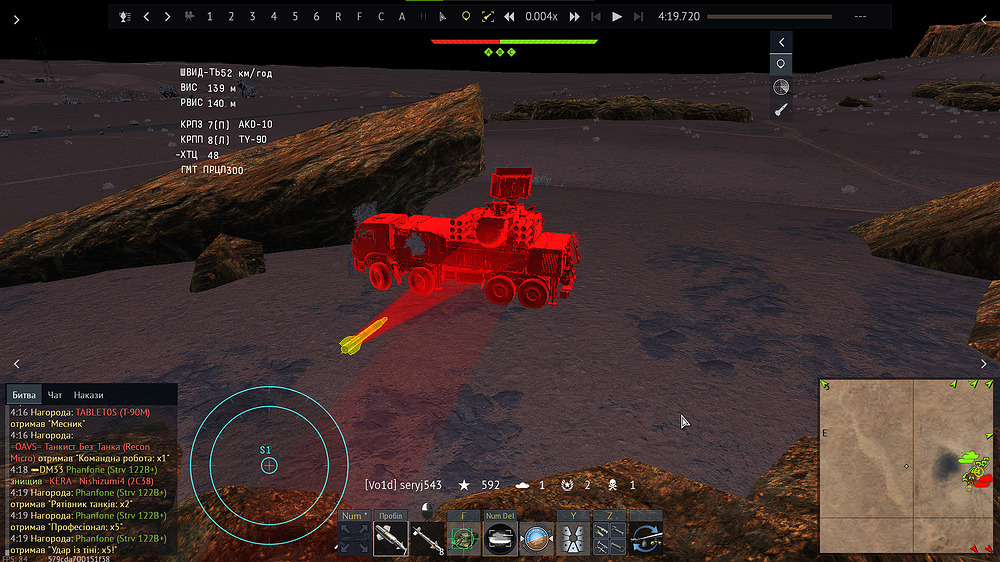
Task: Switch to replay camera 1
Action: tap(209, 17)
